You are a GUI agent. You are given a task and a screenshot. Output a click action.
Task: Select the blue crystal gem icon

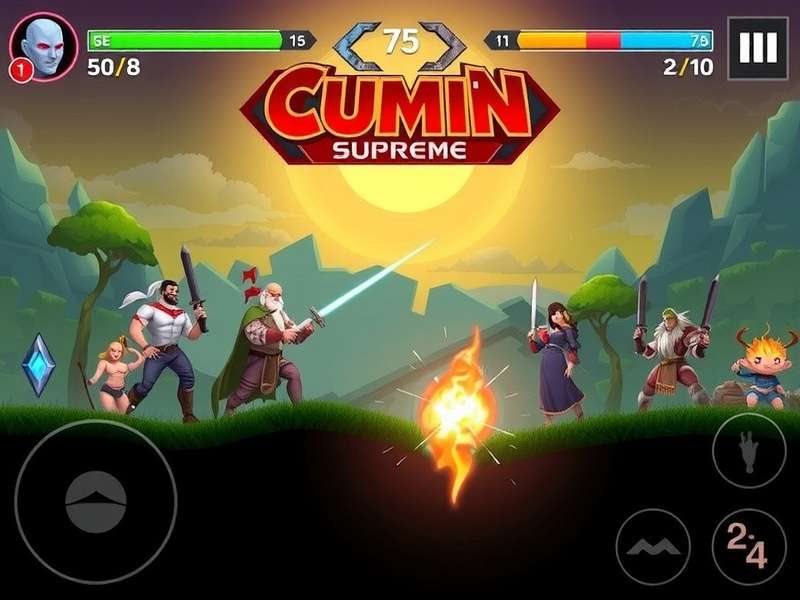39,364
